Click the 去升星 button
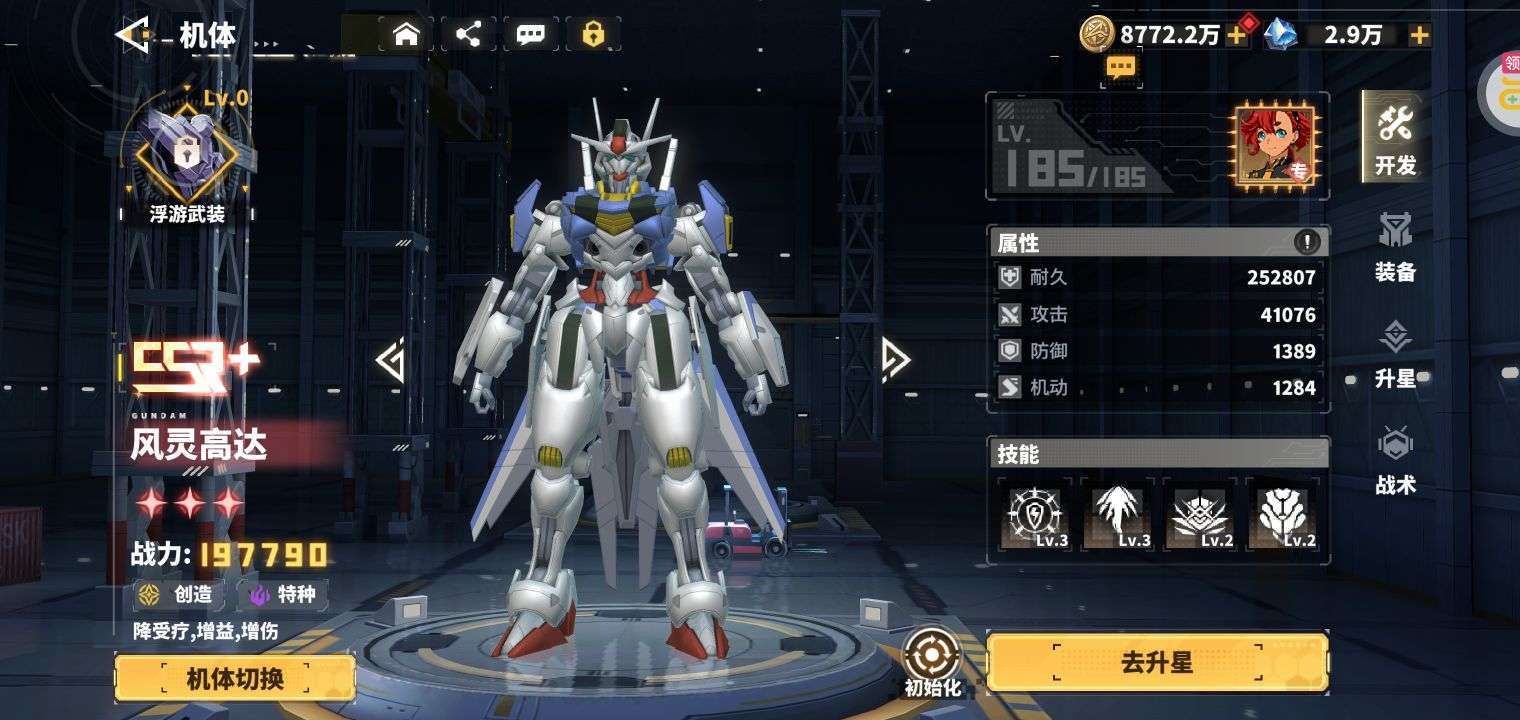The image size is (1520, 720). 1157,663
